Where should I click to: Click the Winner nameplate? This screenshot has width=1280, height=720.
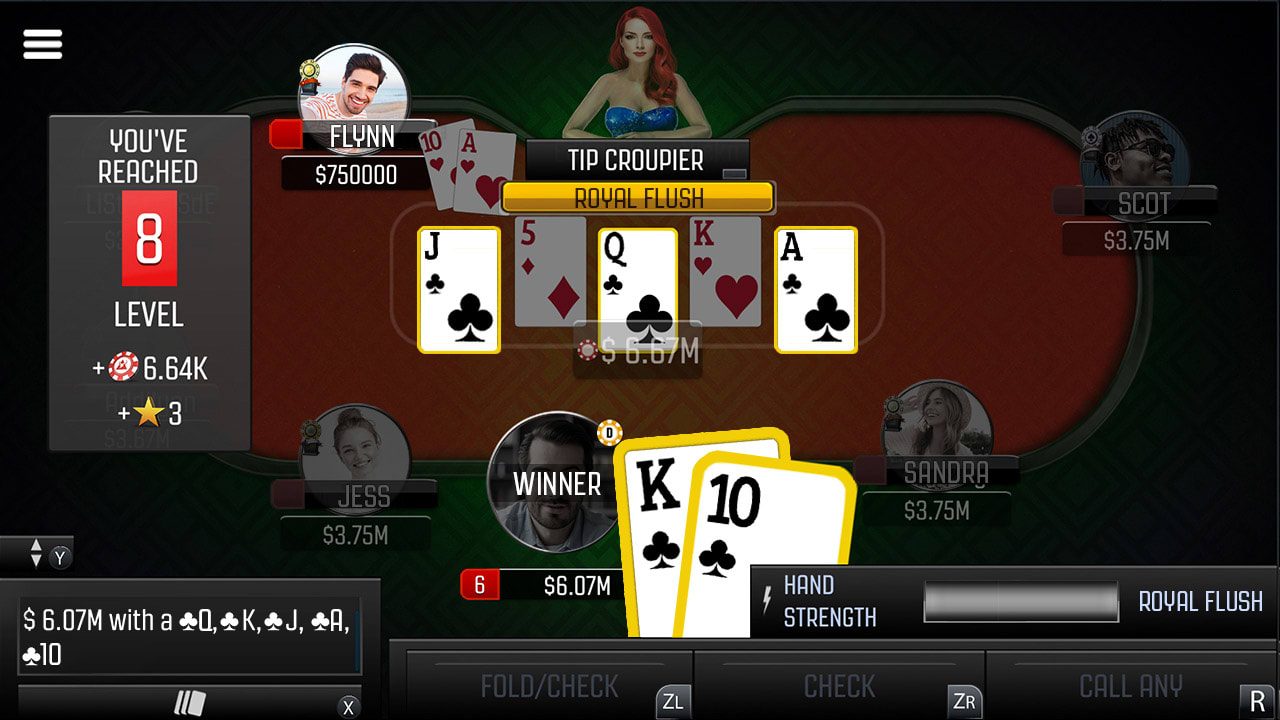(556, 485)
